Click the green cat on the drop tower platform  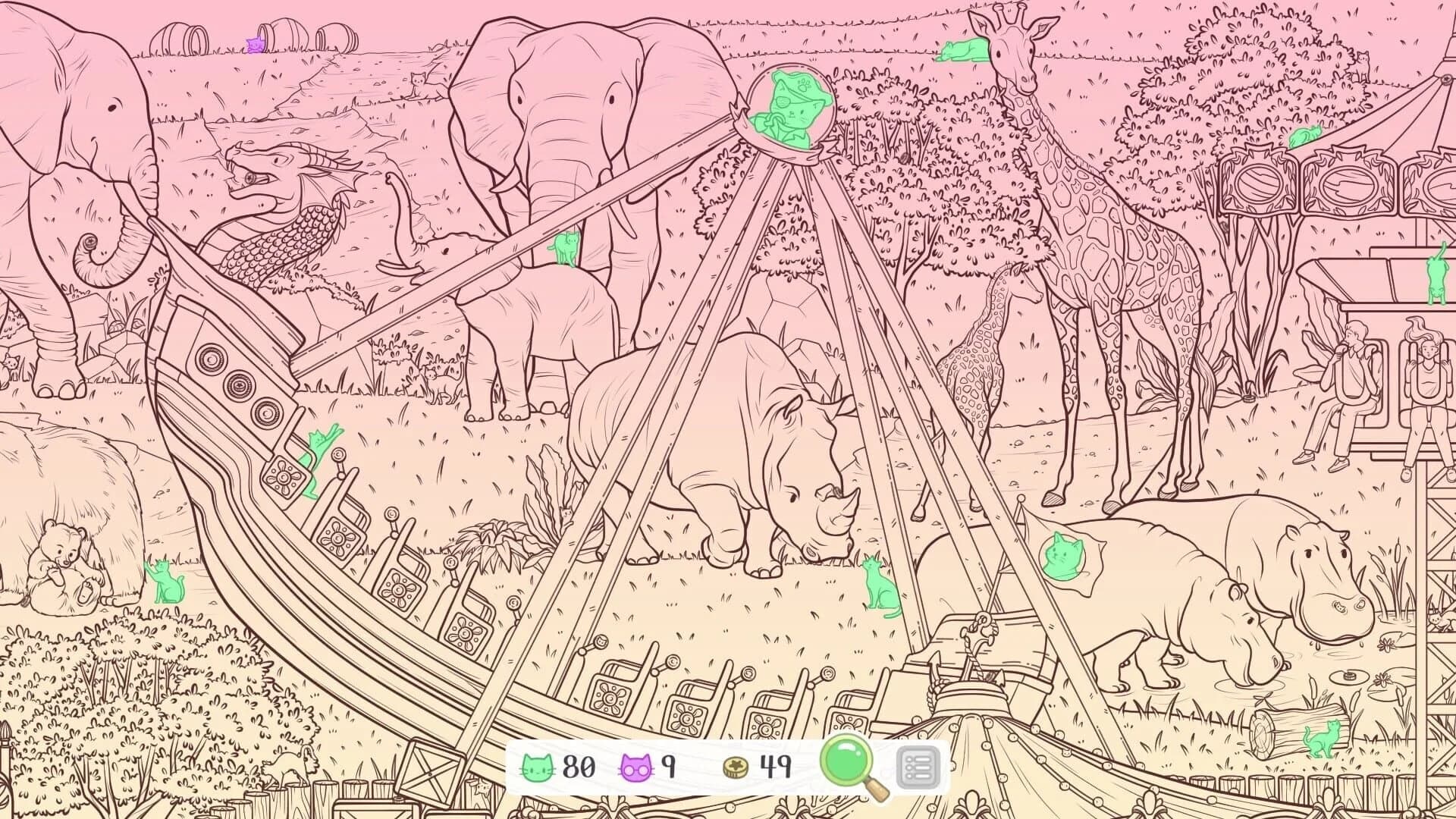point(1437,278)
